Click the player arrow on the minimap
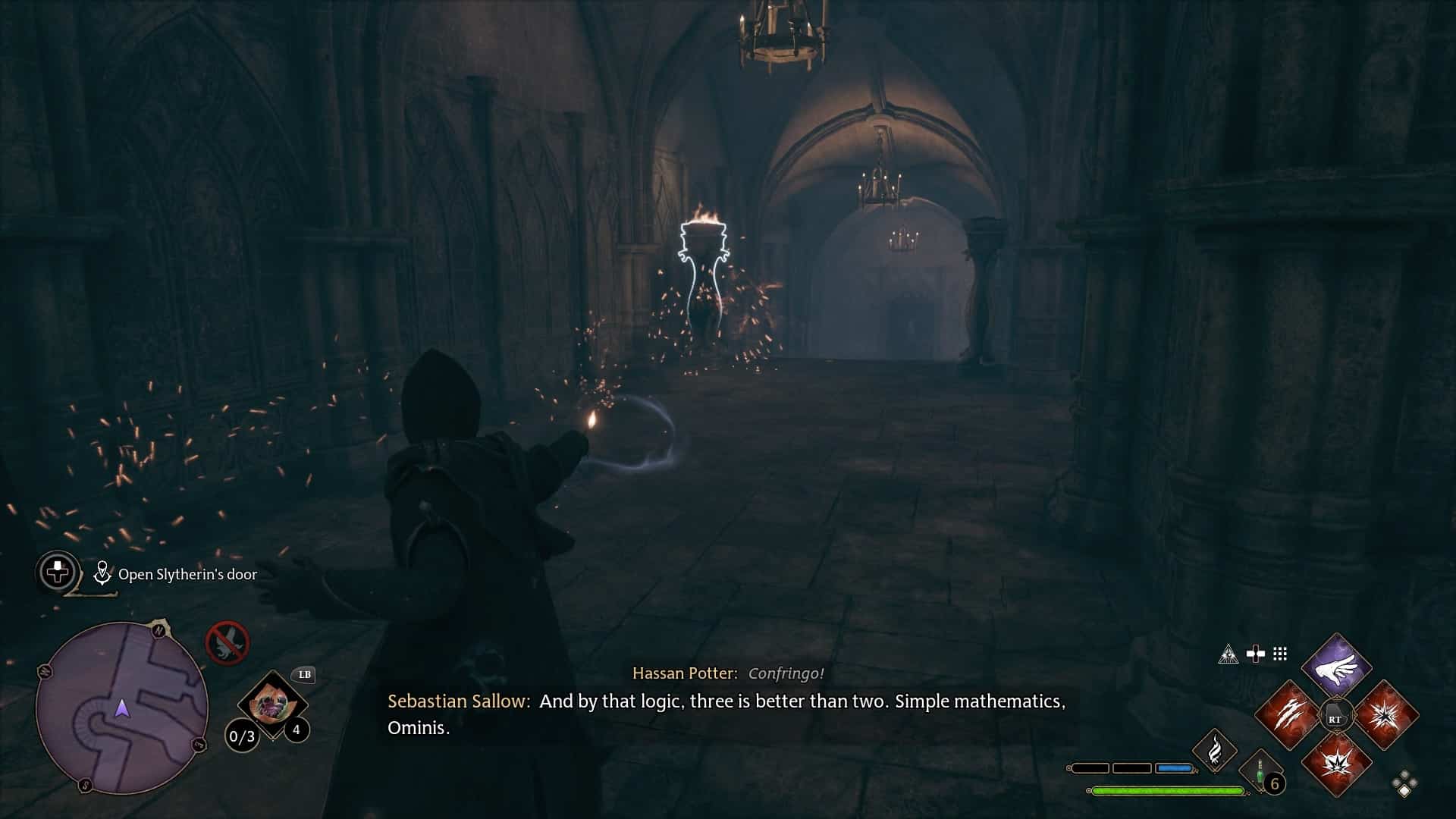Screen dimensions: 1456x819 tap(121, 708)
